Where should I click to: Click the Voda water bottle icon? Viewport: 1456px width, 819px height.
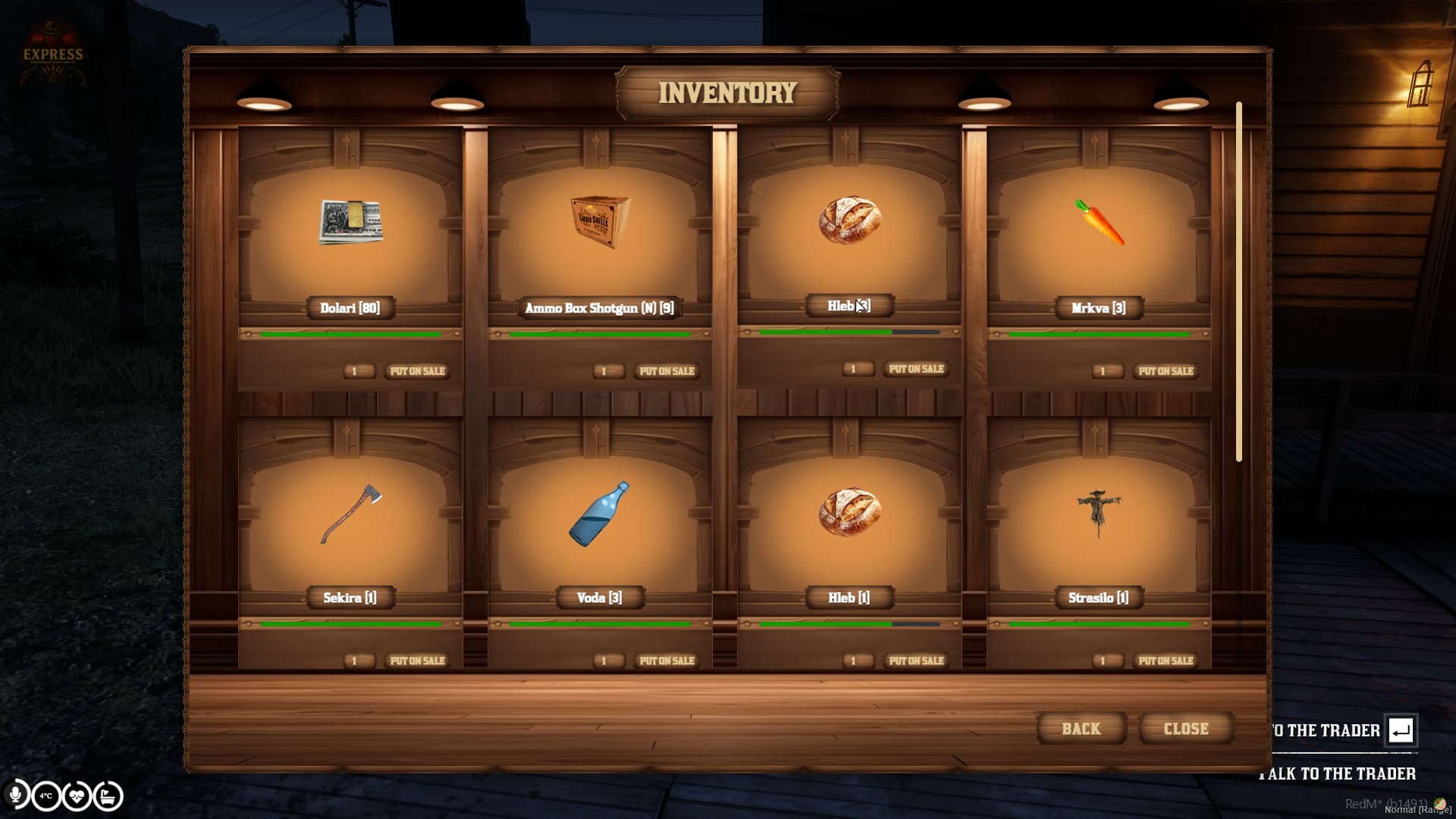click(x=601, y=516)
